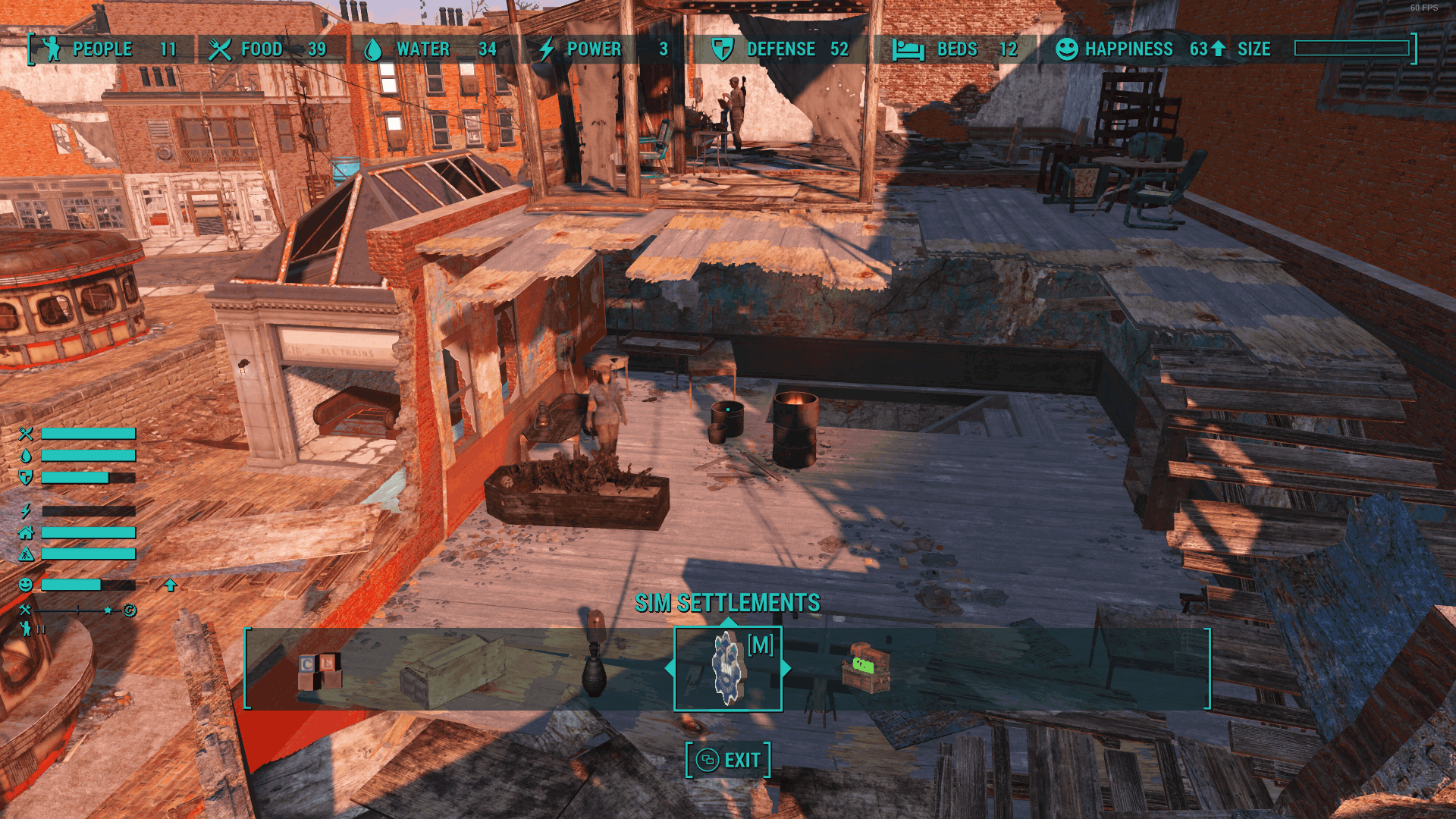Image resolution: width=1456 pixels, height=819 pixels.
Task: Click the right arrow beside Sim Settlements
Action: pos(786,669)
